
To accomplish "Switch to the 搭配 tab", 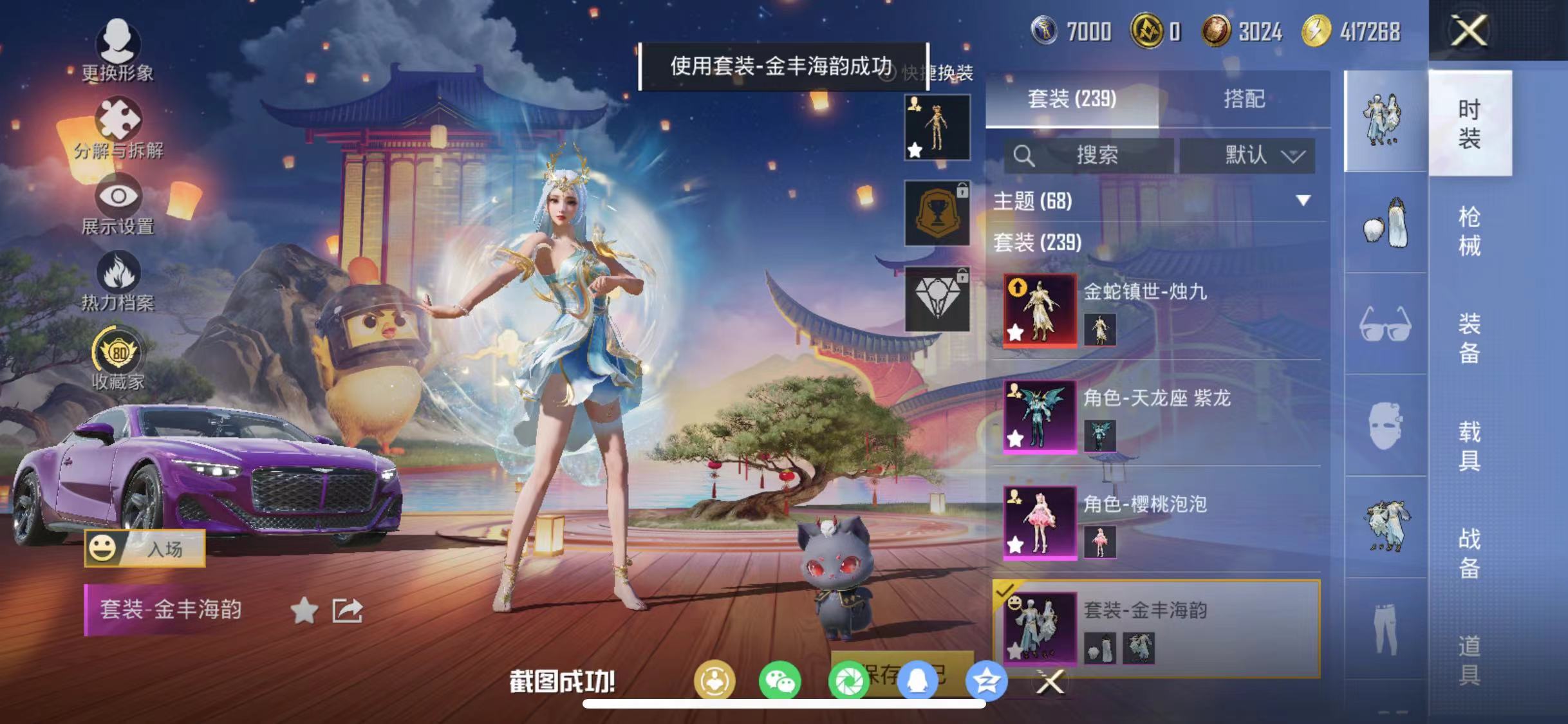I will click(x=1244, y=100).
